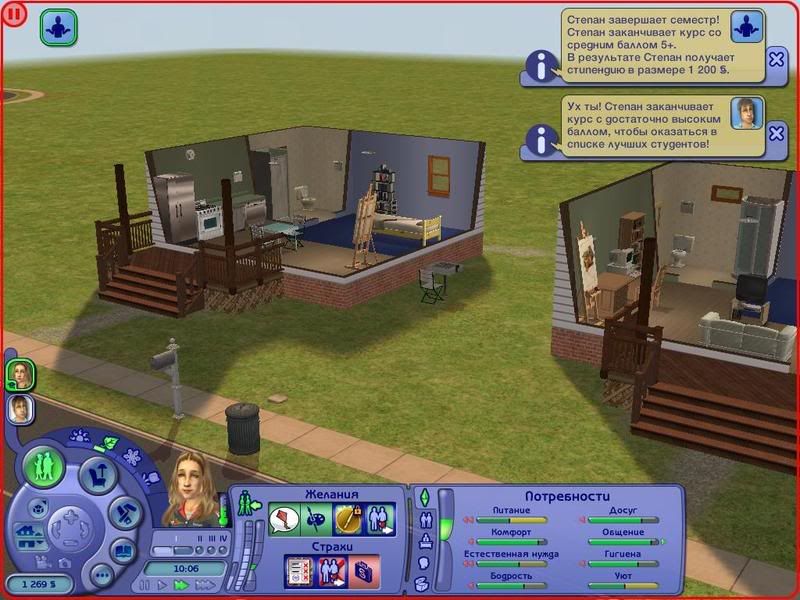Open the Needs tab with plumbob icon

(x=423, y=497)
